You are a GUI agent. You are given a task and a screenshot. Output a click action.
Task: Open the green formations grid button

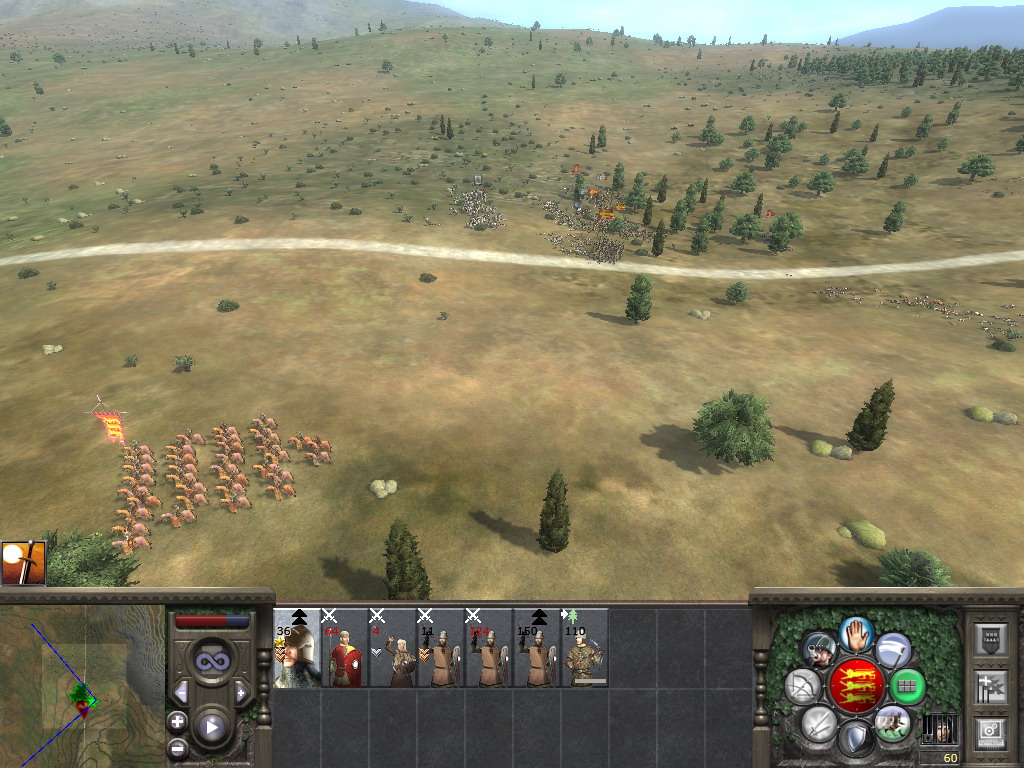(907, 687)
